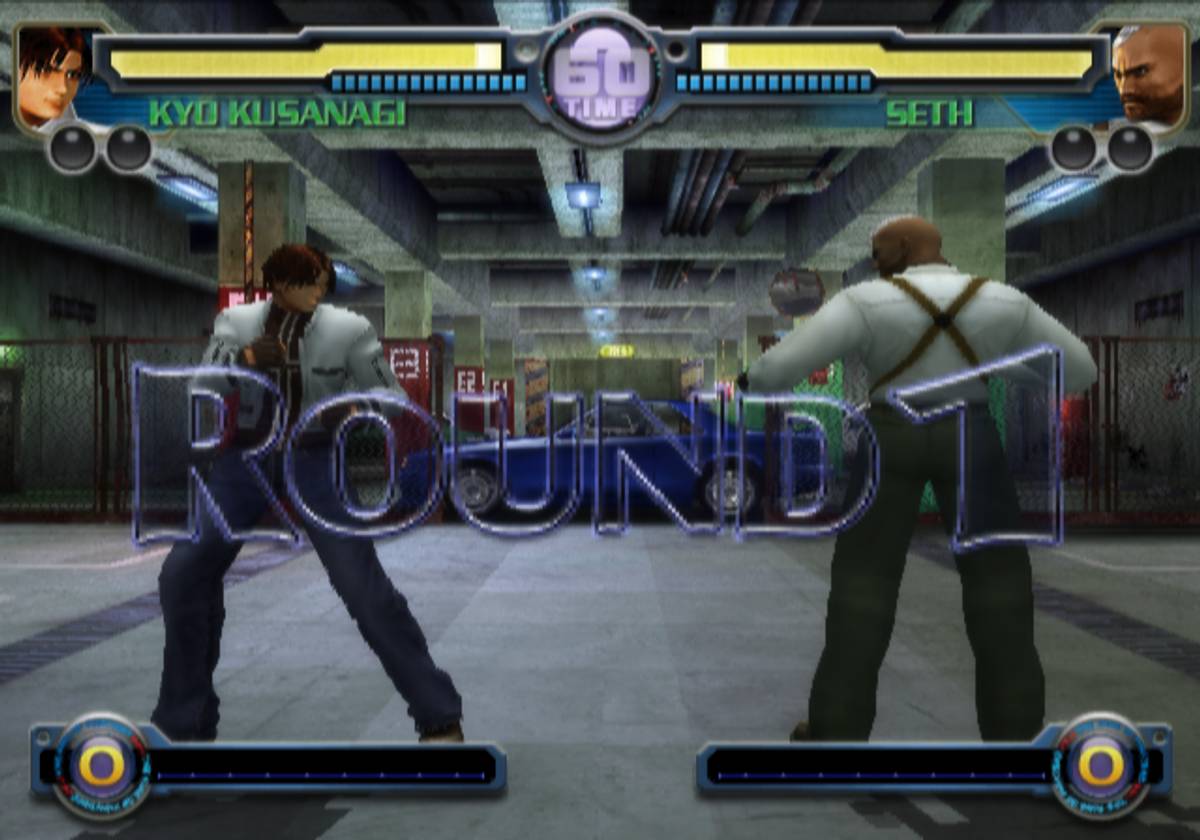Select Seth's character portrait
Viewport: 1200px width, 840px height.
(x=1148, y=76)
